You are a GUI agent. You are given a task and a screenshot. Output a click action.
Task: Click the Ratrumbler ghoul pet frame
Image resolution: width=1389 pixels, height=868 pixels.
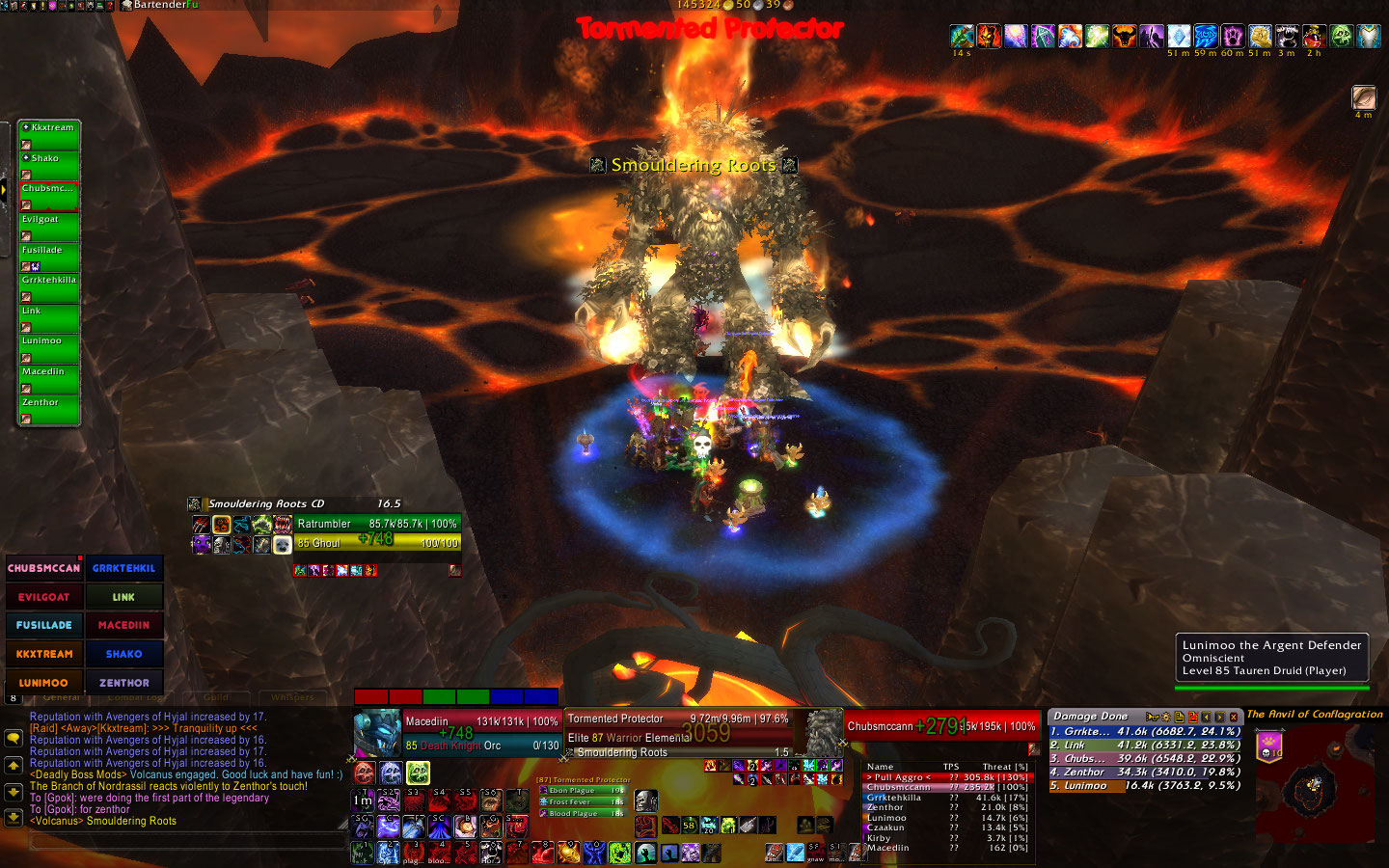[376, 532]
